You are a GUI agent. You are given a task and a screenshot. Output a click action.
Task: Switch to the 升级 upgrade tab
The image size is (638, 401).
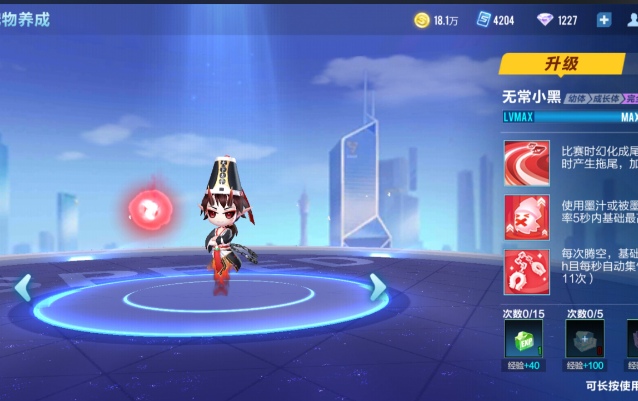pos(561,64)
